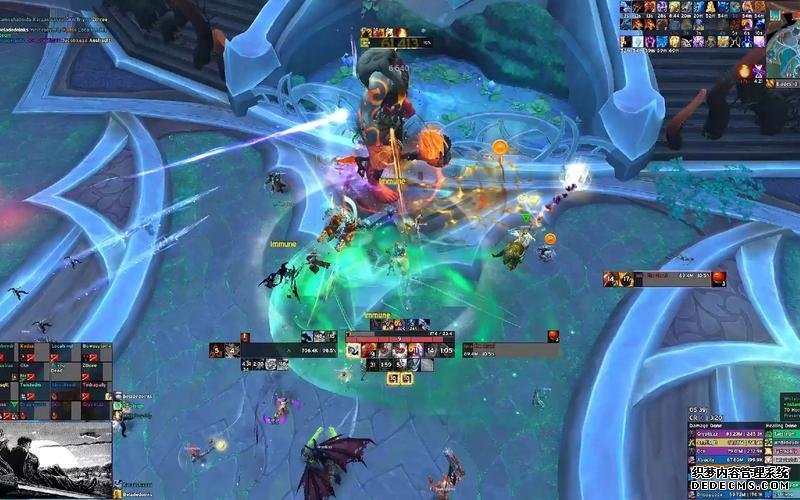Select the purple crossed-blades buff icon below the buff rows

[x=758, y=70]
